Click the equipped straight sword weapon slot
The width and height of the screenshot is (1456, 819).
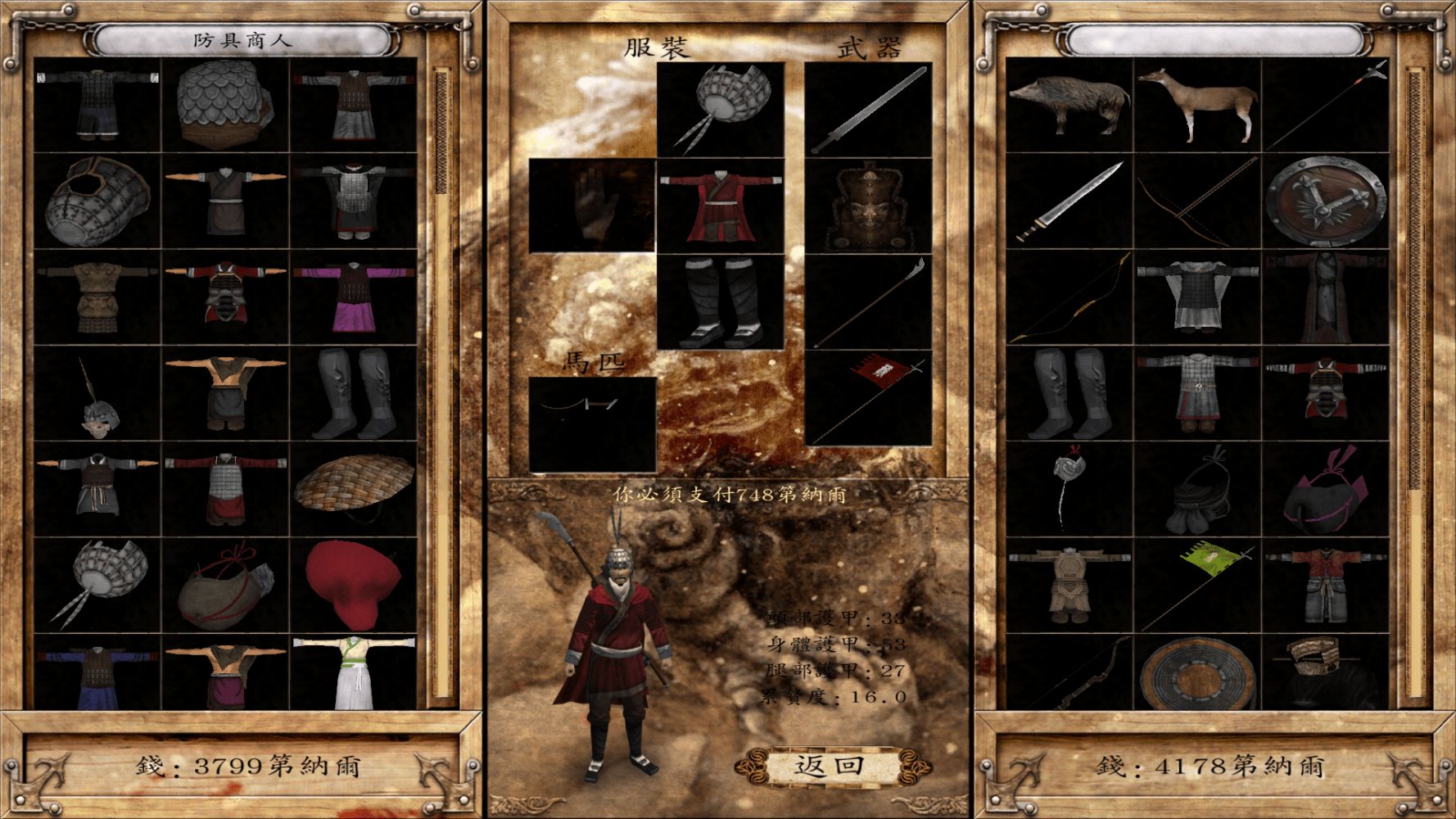tap(868, 109)
